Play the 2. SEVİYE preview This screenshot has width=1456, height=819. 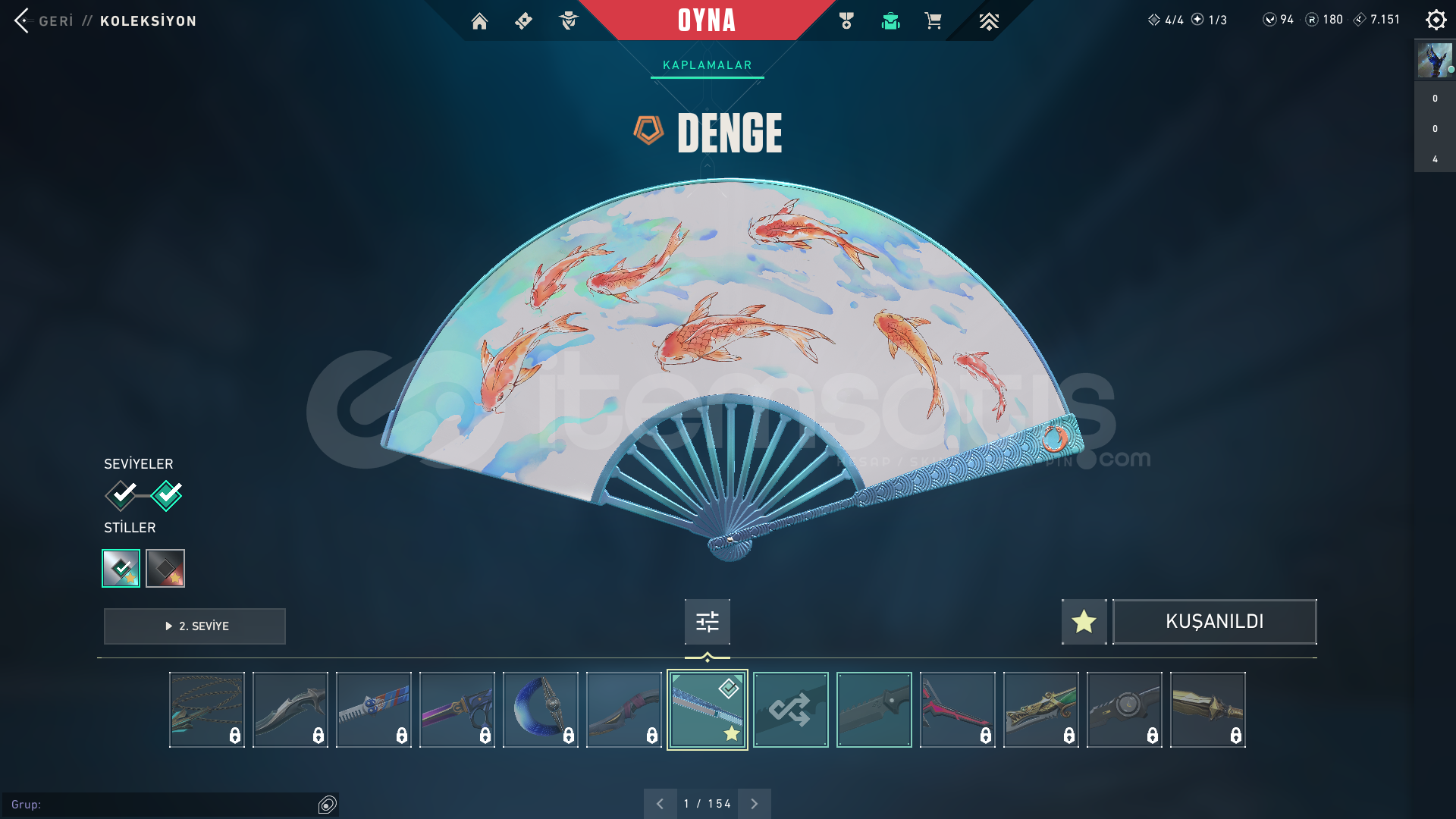tap(195, 626)
